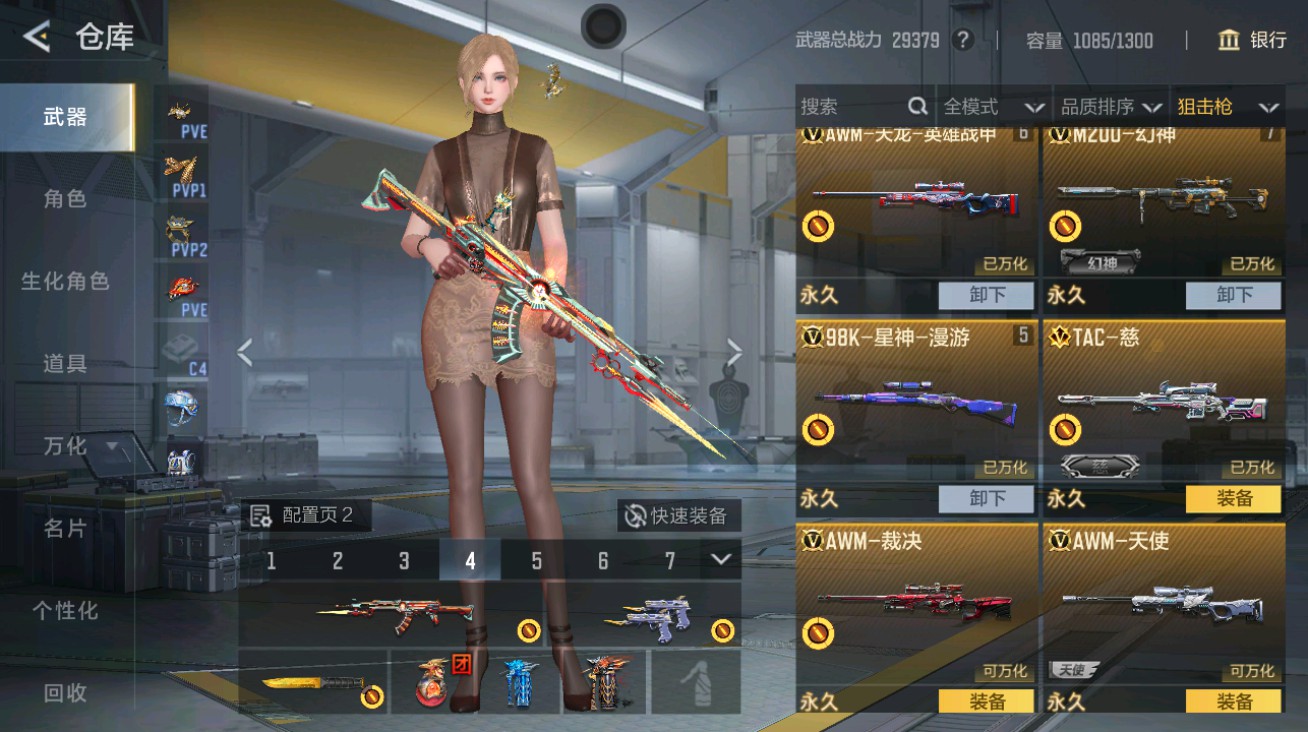Screen dimensions: 1308x732
Task: Switch to the 角色 tab
Action: tap(66, 198)
